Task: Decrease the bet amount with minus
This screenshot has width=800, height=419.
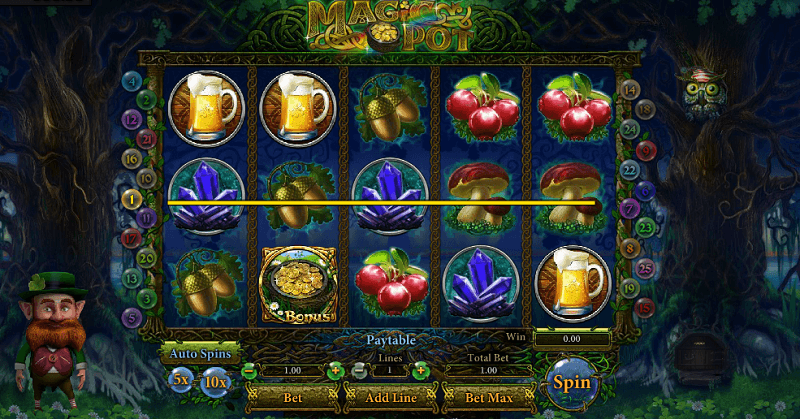Action: coord(250,371)
